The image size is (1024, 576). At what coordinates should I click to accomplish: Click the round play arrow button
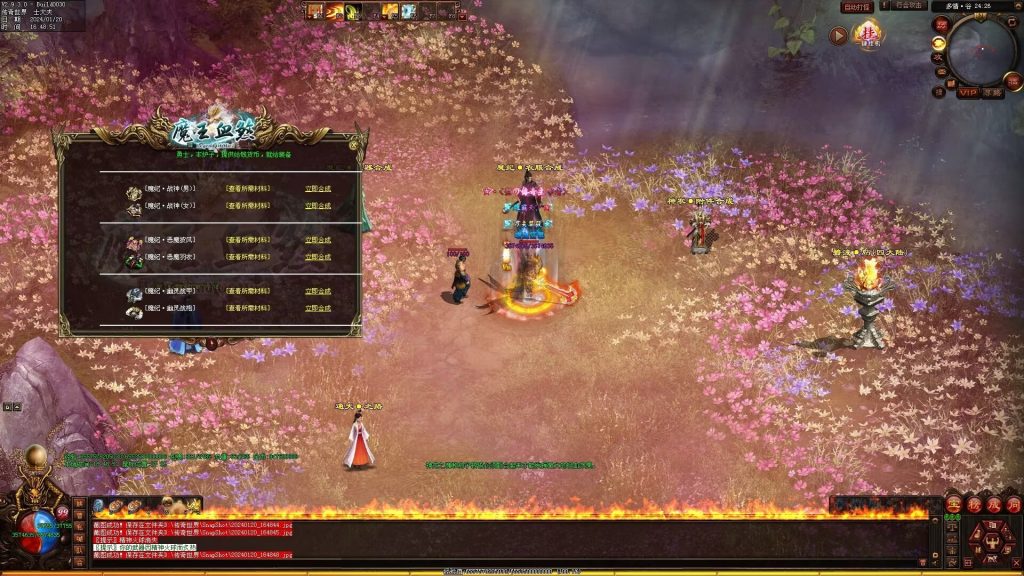click(838, 36)
